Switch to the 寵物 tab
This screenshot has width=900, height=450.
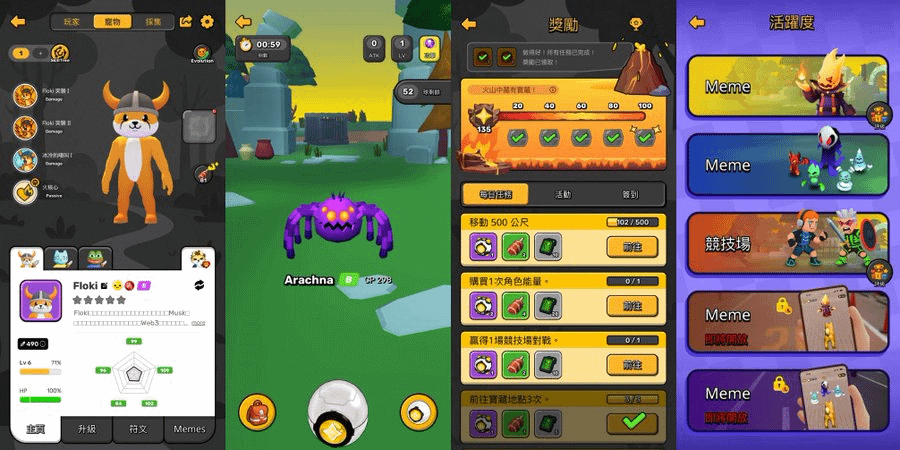coord(111,21)
